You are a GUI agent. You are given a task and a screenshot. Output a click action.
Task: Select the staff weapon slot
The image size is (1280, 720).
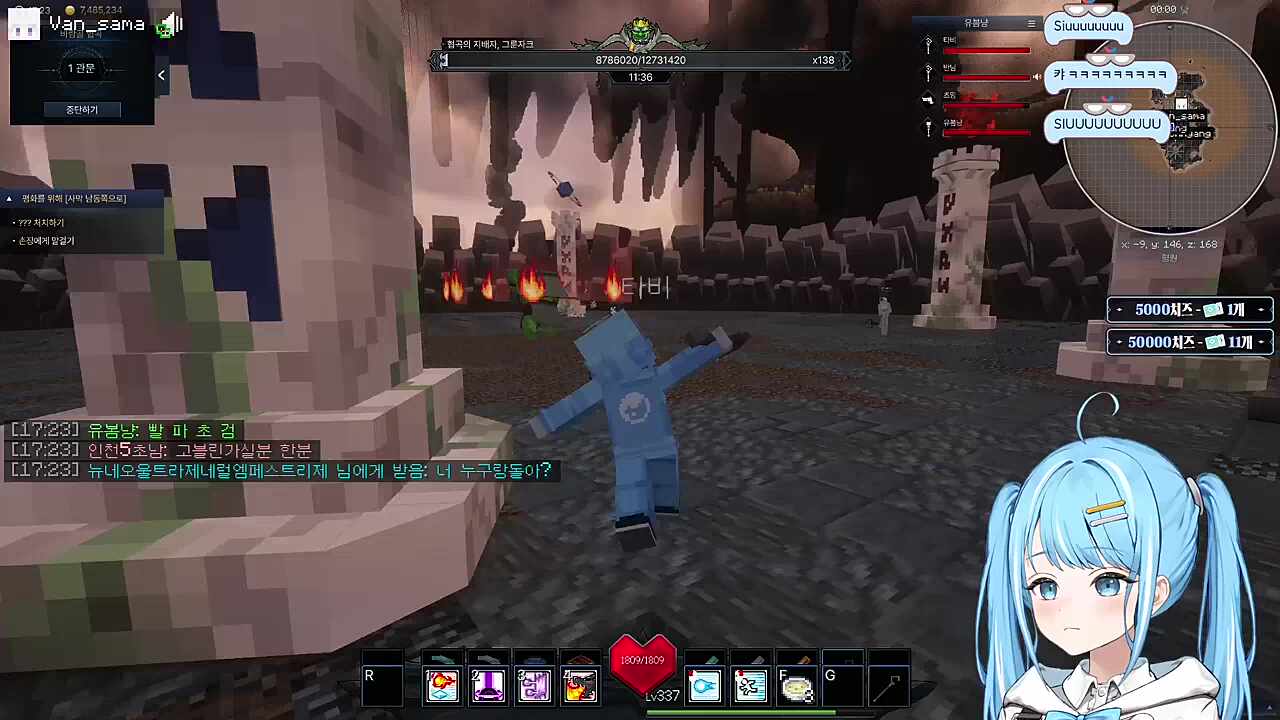[888, 686]
